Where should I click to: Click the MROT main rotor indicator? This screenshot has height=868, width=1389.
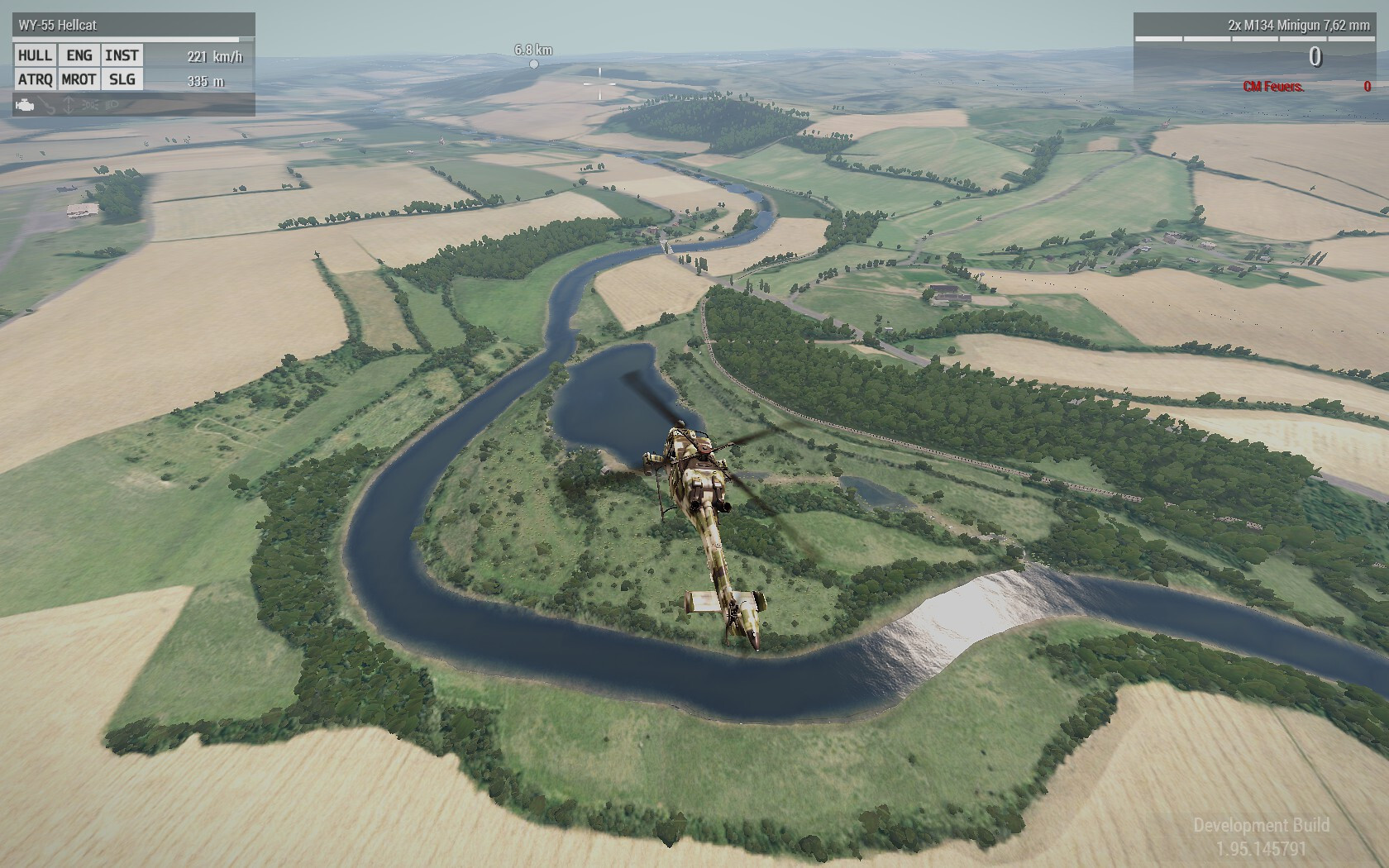tap(79, 79)
